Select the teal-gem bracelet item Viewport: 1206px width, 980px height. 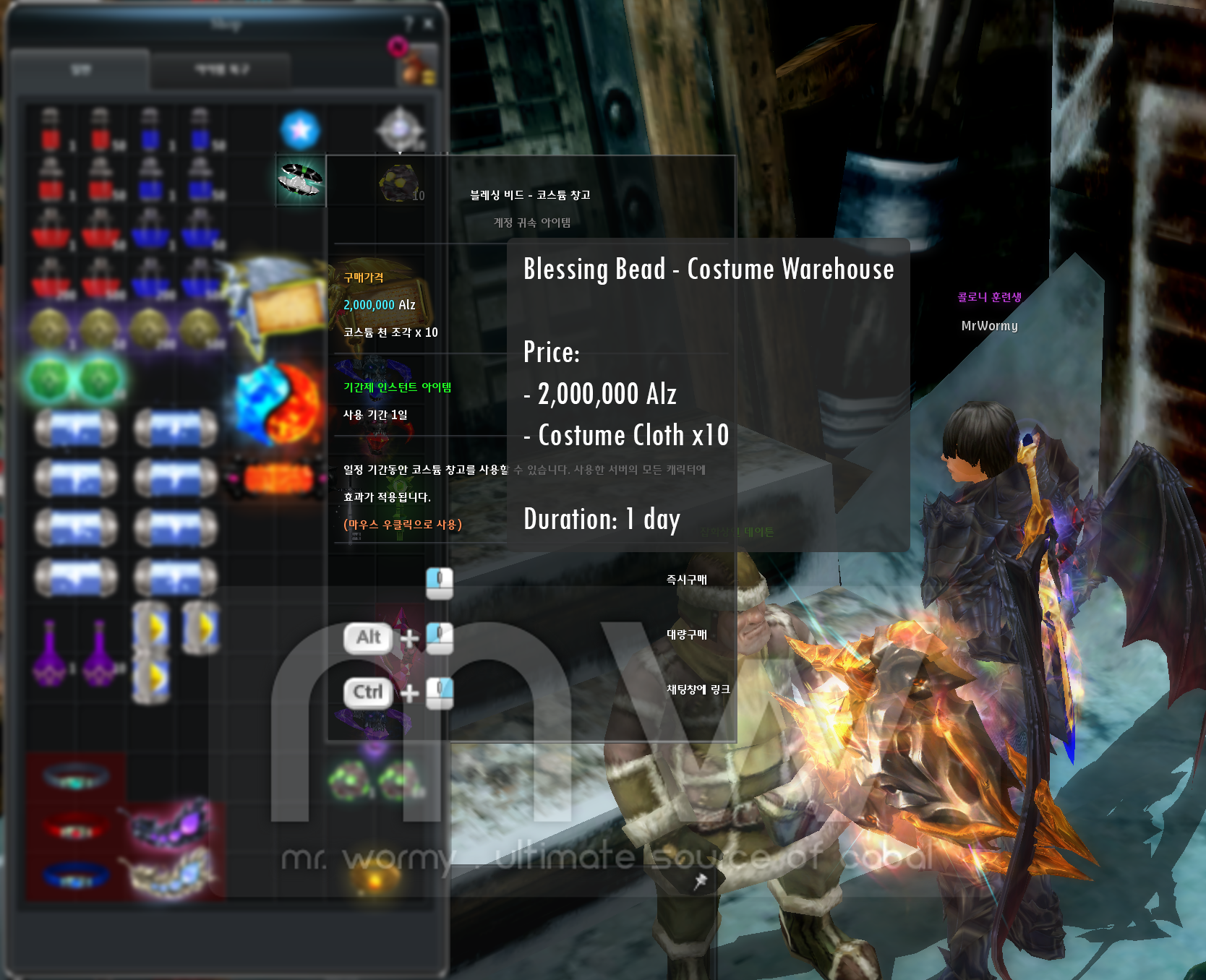[x=75, y=777]
